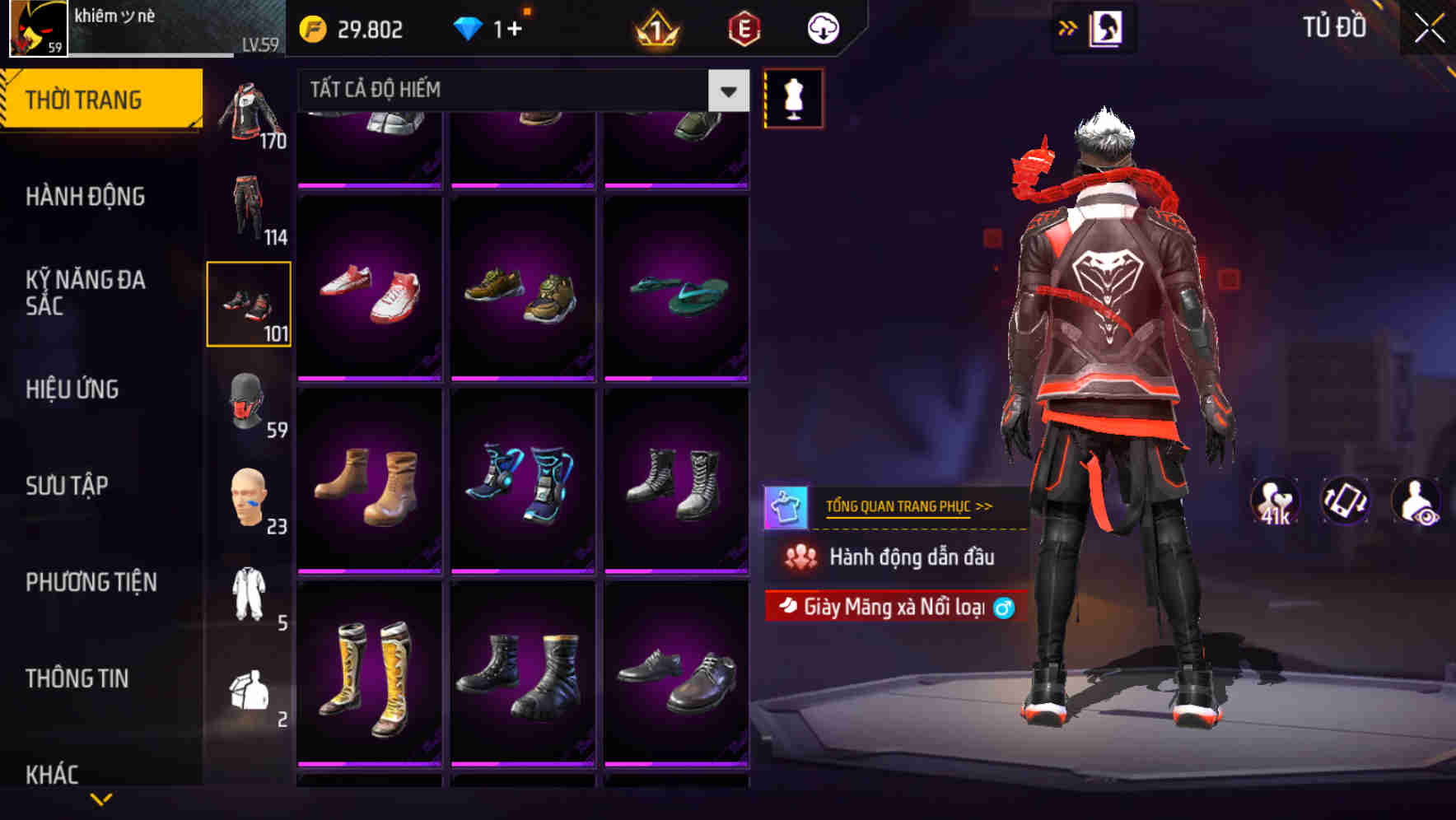
Task: Collapse panel using the double arrow chevron
Action: (1066, 26)
